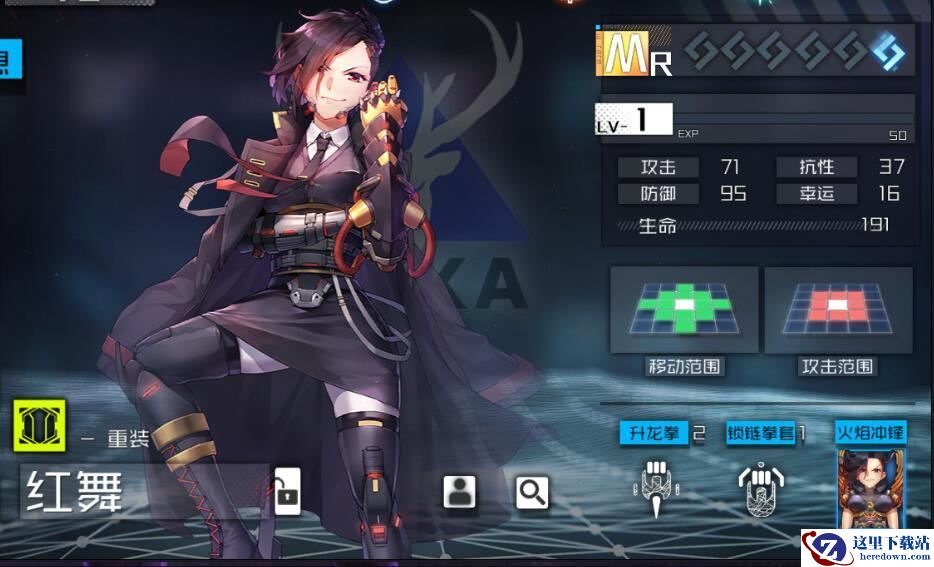Image resolution: width=934 pixels, height=567 pixels.
Task: Click the magnifying glass zoom icon
Action: point(532,491)
